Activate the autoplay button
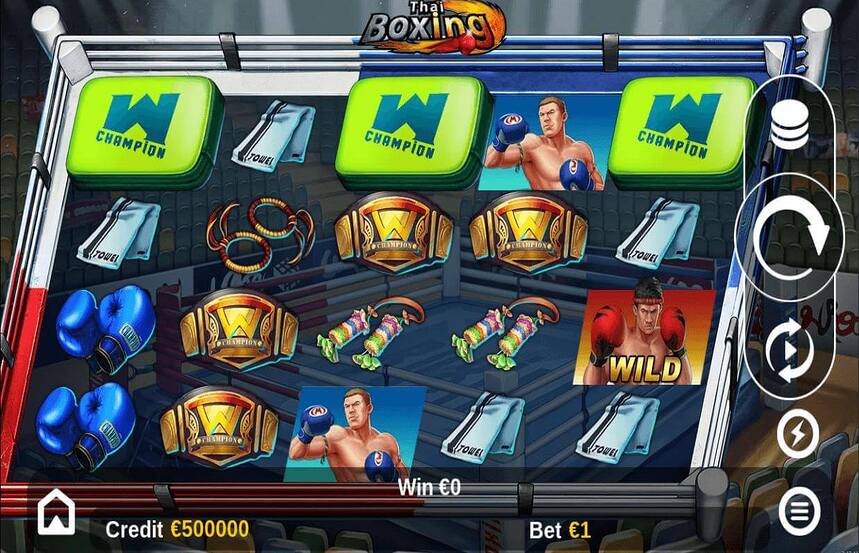 [x=790, y=352]
